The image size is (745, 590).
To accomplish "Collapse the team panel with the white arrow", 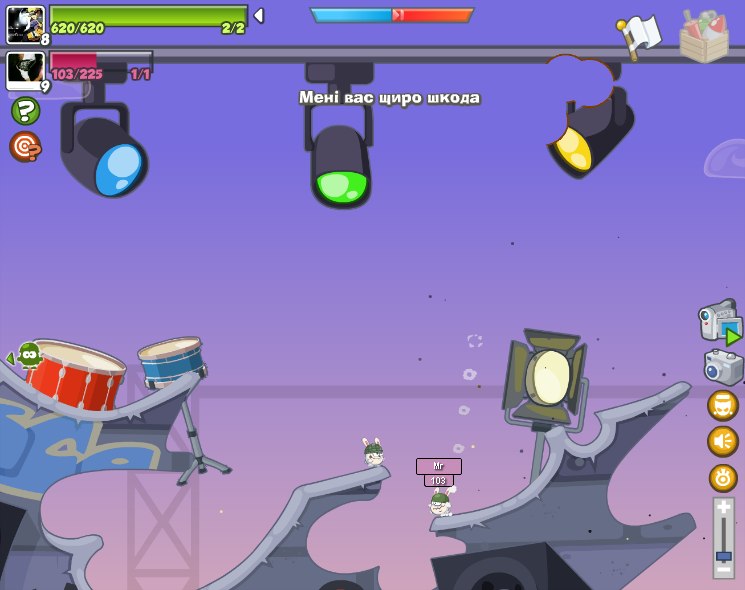I will coord(258,16).
